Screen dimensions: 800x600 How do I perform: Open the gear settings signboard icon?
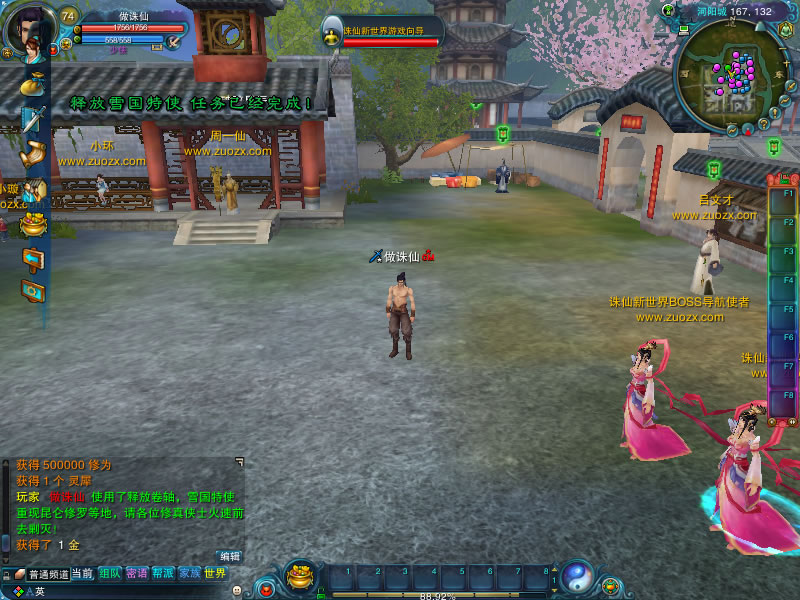click(x=33, y=291)
